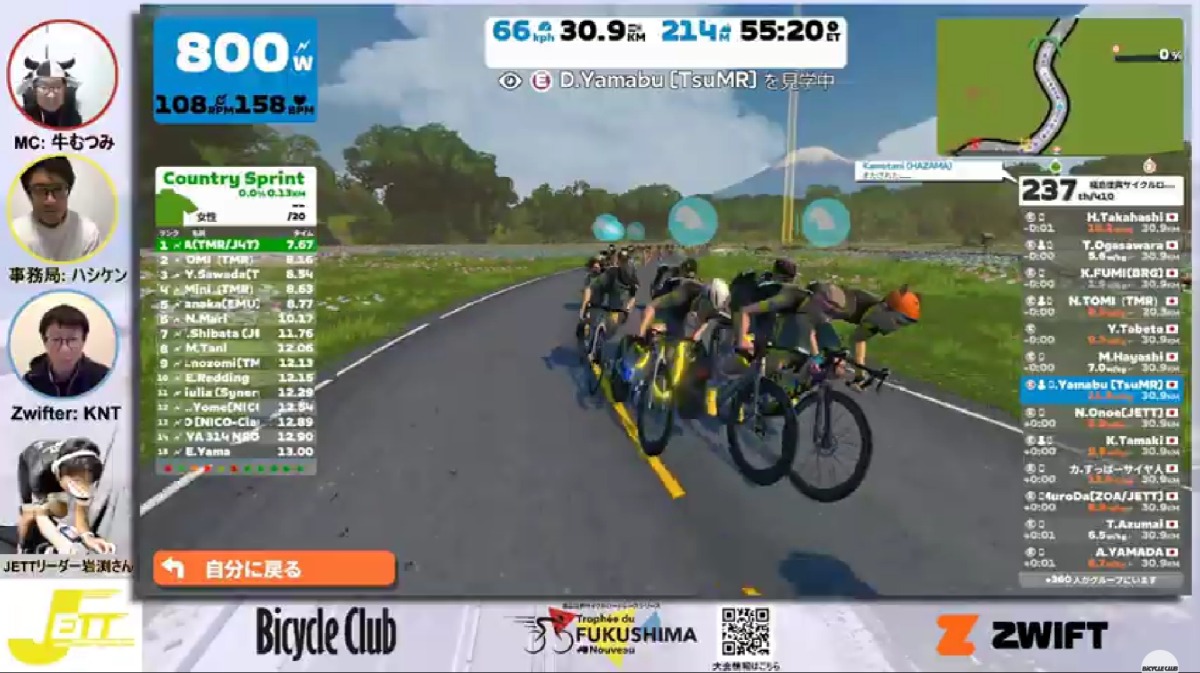Screen dimensions: 1200x673
Task: Choose K.Tamaki from the riders list
Action: click(x=1101, y=445)
